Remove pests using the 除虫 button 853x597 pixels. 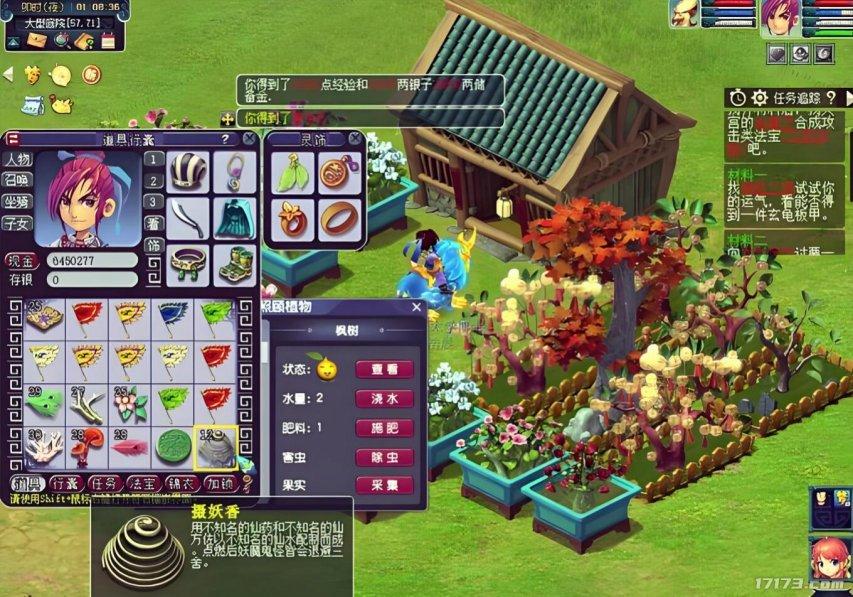click(384, 457)
